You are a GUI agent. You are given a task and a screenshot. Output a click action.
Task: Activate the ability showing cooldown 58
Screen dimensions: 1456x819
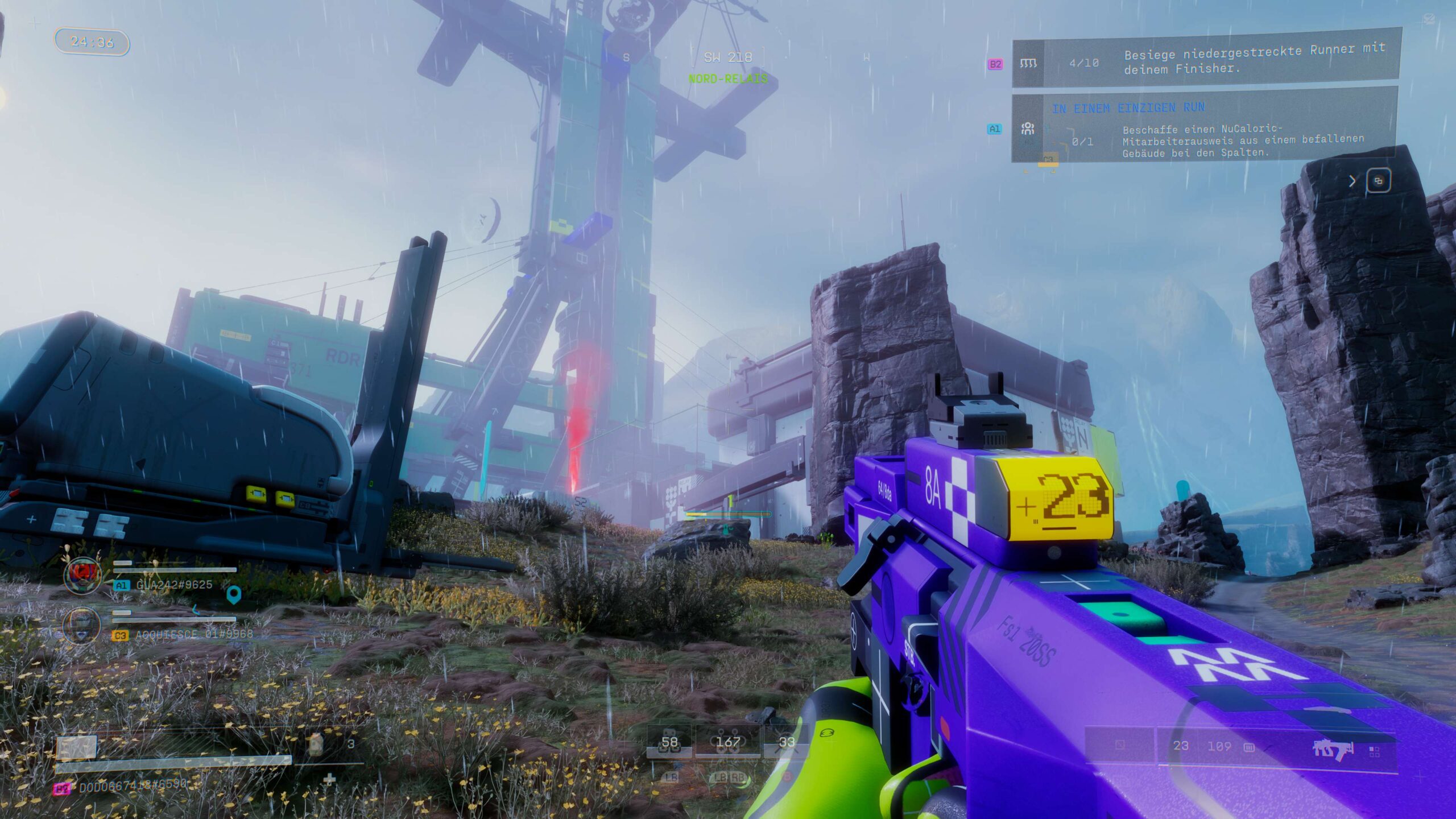[669, 743]
